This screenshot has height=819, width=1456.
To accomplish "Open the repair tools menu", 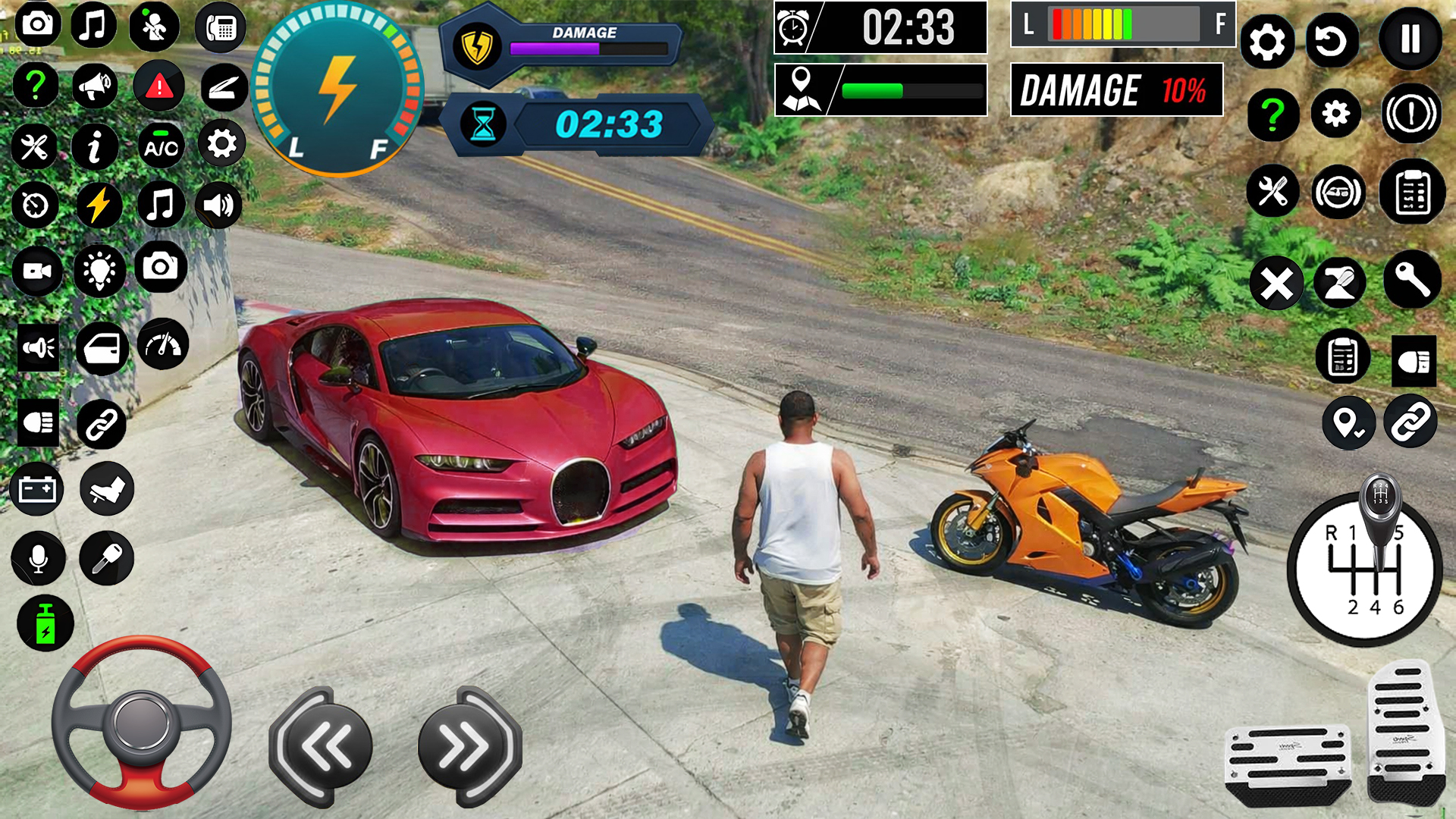I will click(33, 144).
